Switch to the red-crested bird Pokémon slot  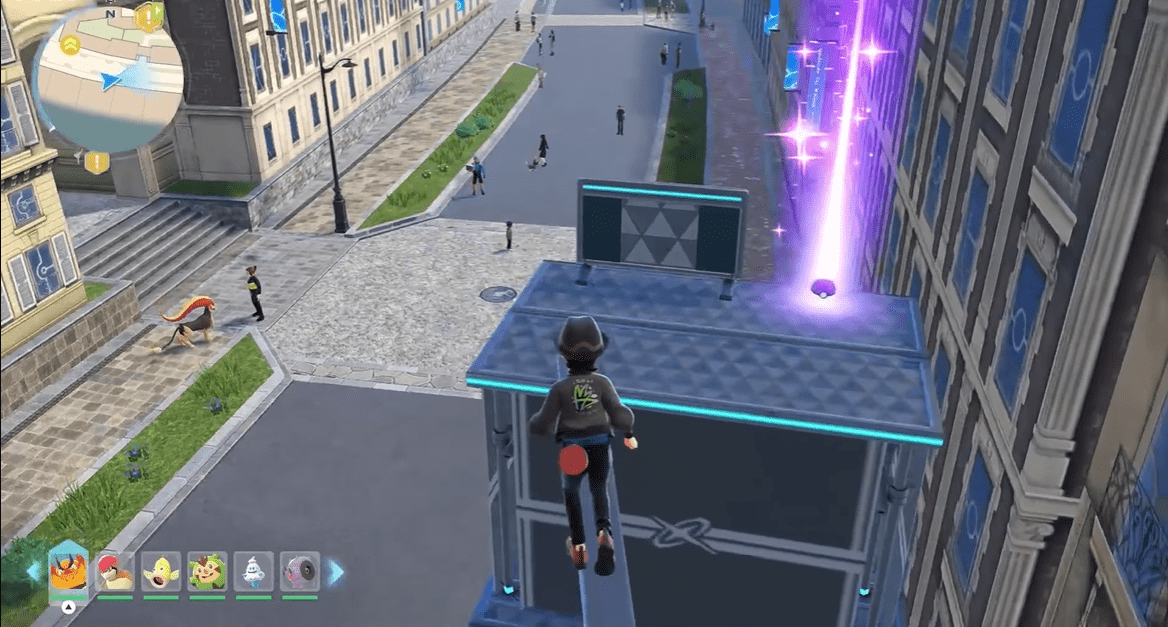(115, 571)
